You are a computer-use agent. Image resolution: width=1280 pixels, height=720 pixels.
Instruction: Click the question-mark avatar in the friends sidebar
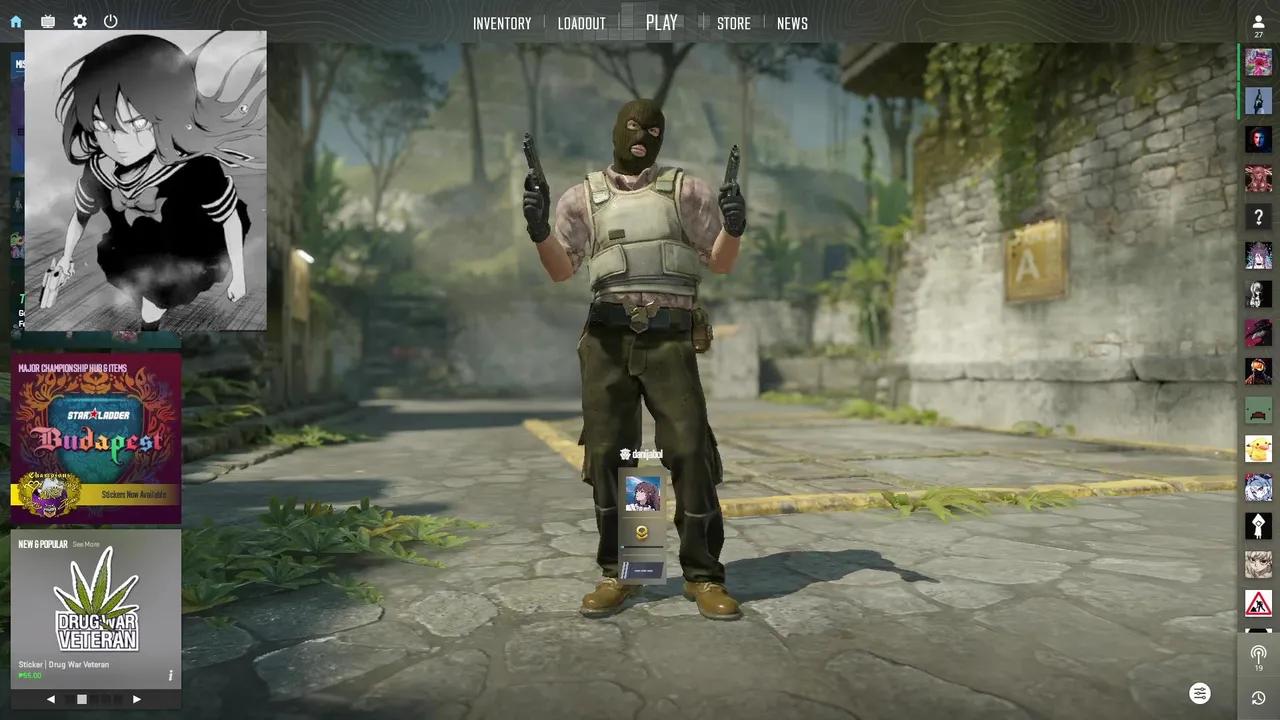coord(1258,216)
